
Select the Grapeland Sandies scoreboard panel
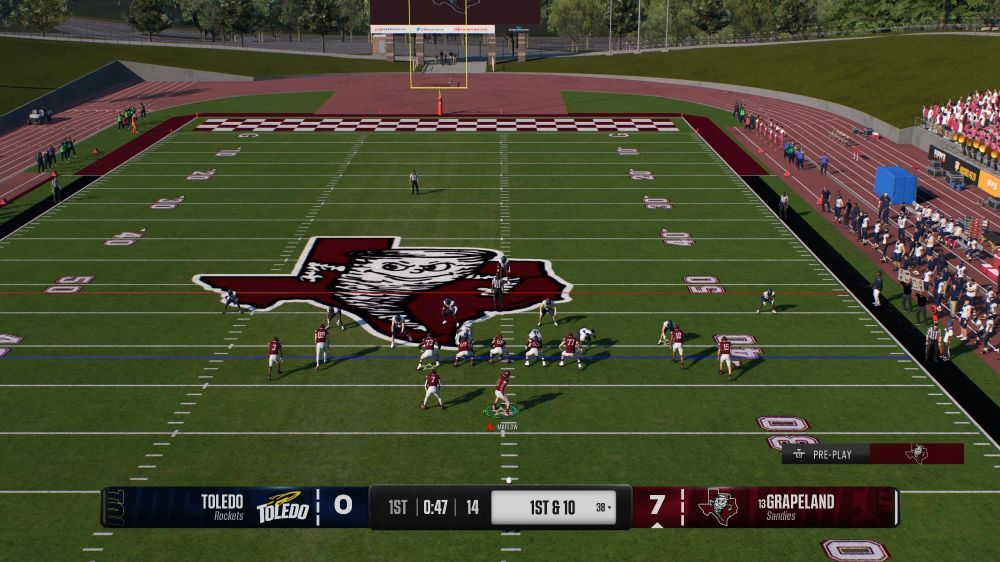(x=765, y=506)
